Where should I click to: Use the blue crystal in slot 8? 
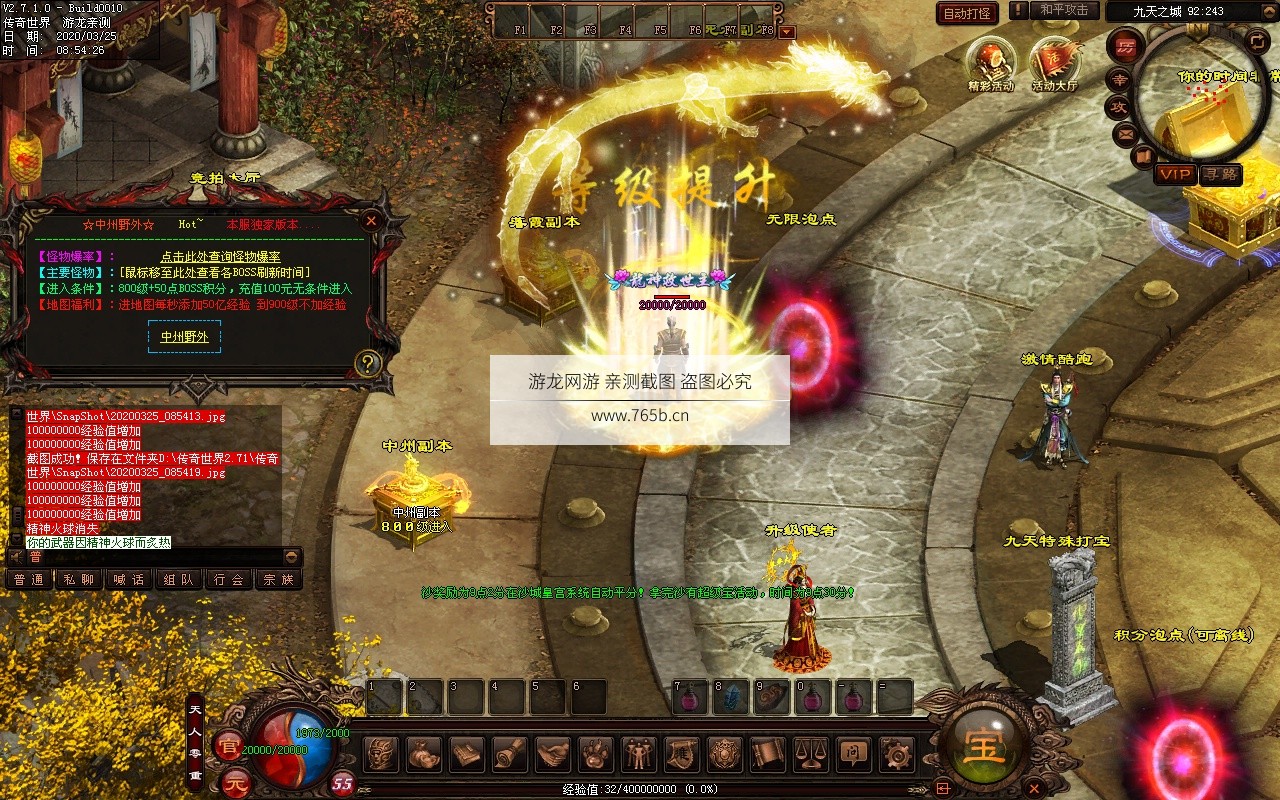point(731,697)
